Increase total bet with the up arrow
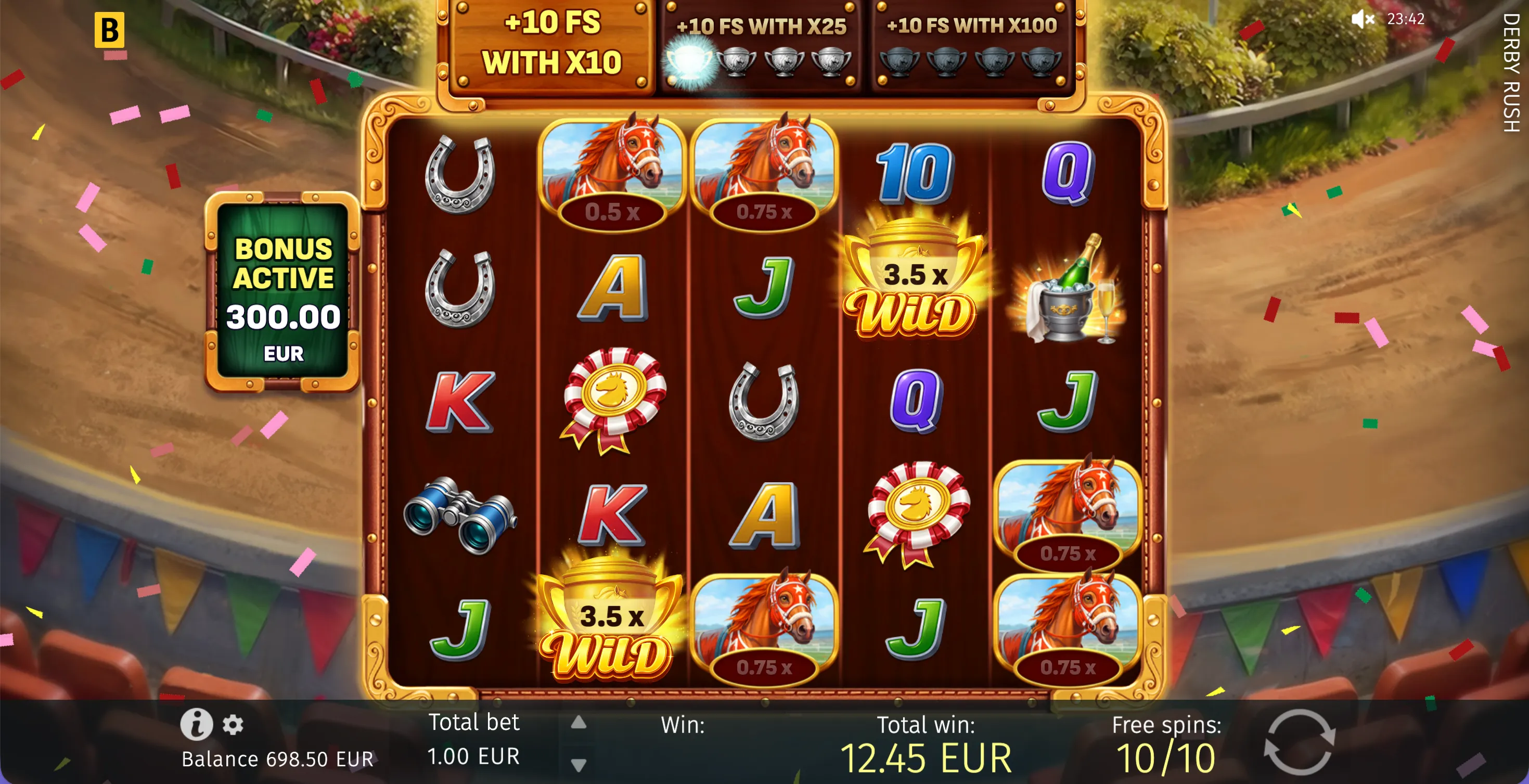 tap(579, 722)
